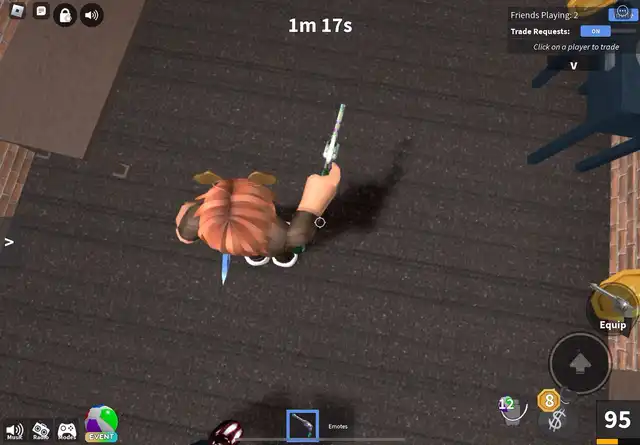Image resolution: width=640 pixels, height=445 pixels.
Task: Toggle Trade Requests ON switch
Action: pos(595,31)
